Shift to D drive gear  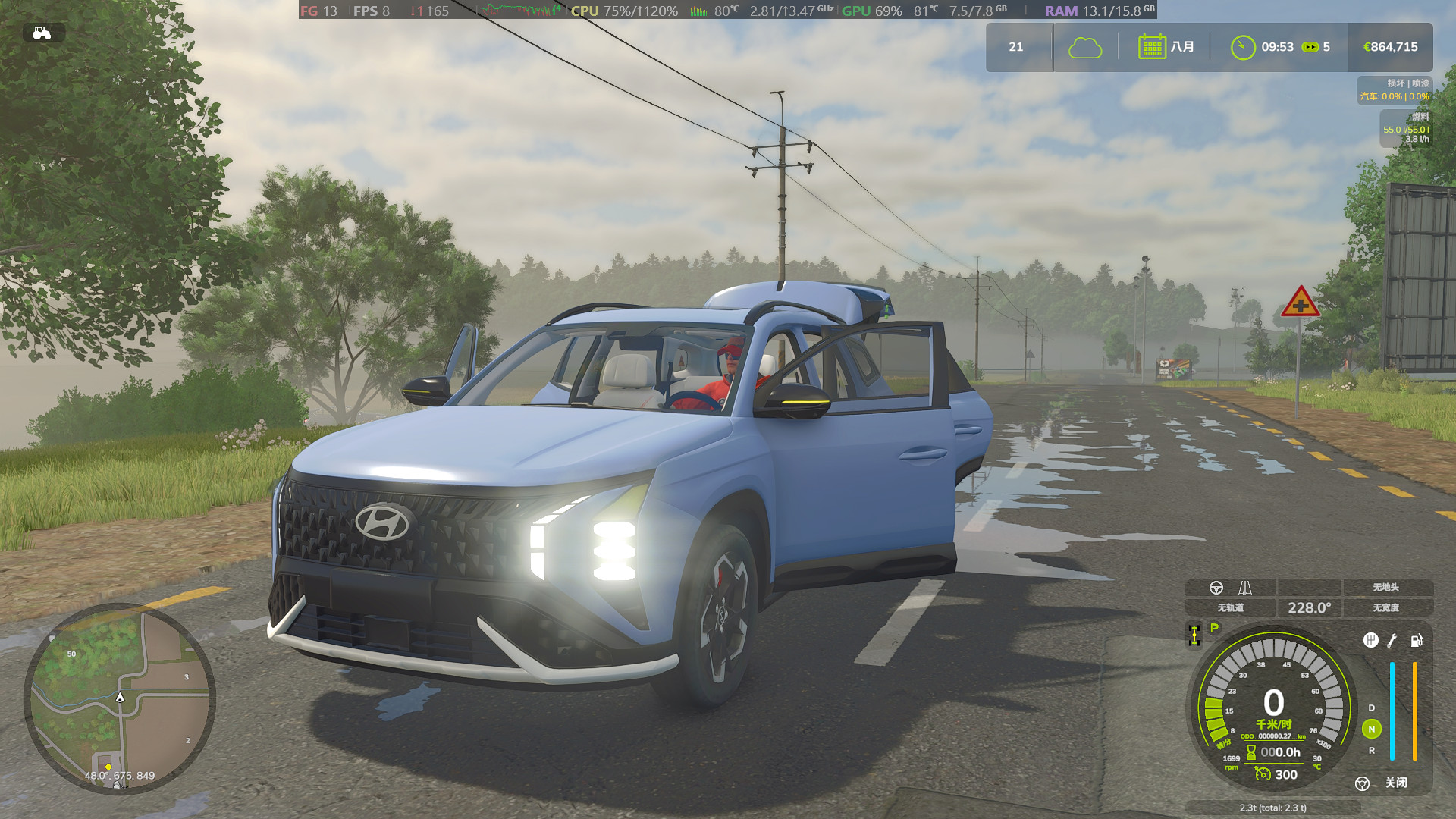[x=1371, y=708]
